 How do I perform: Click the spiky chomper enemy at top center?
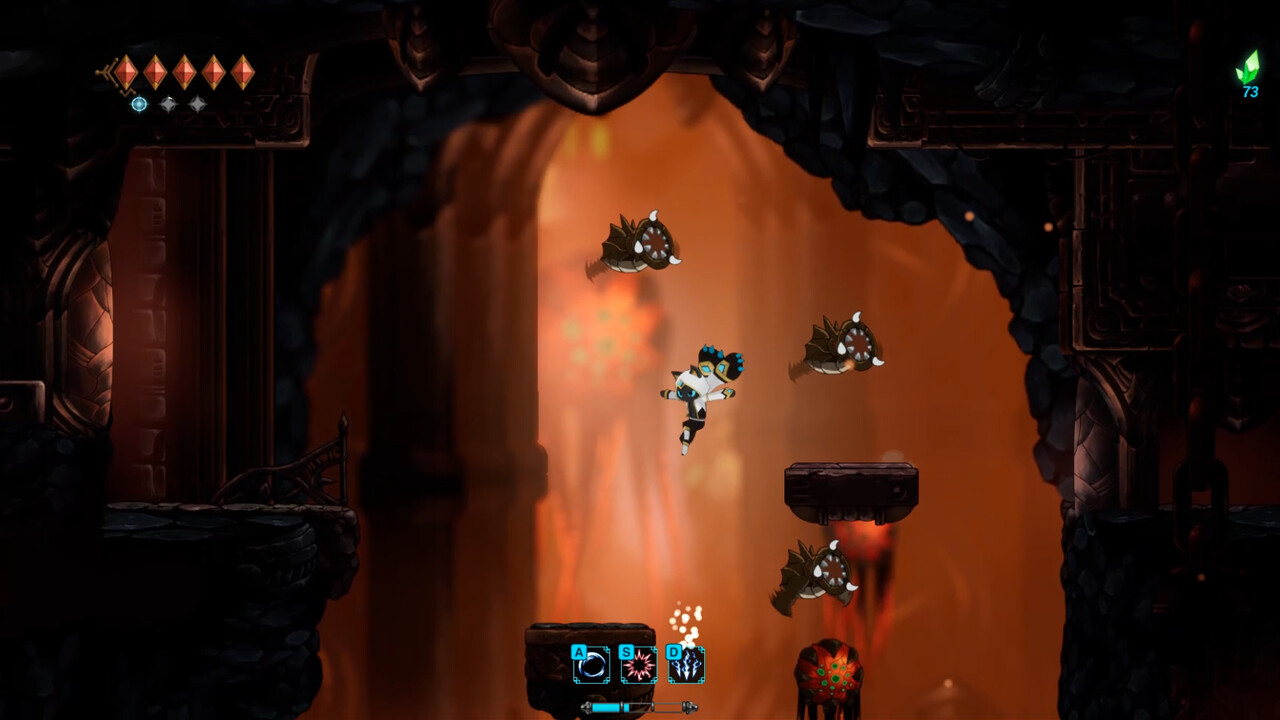click(635, 243)
